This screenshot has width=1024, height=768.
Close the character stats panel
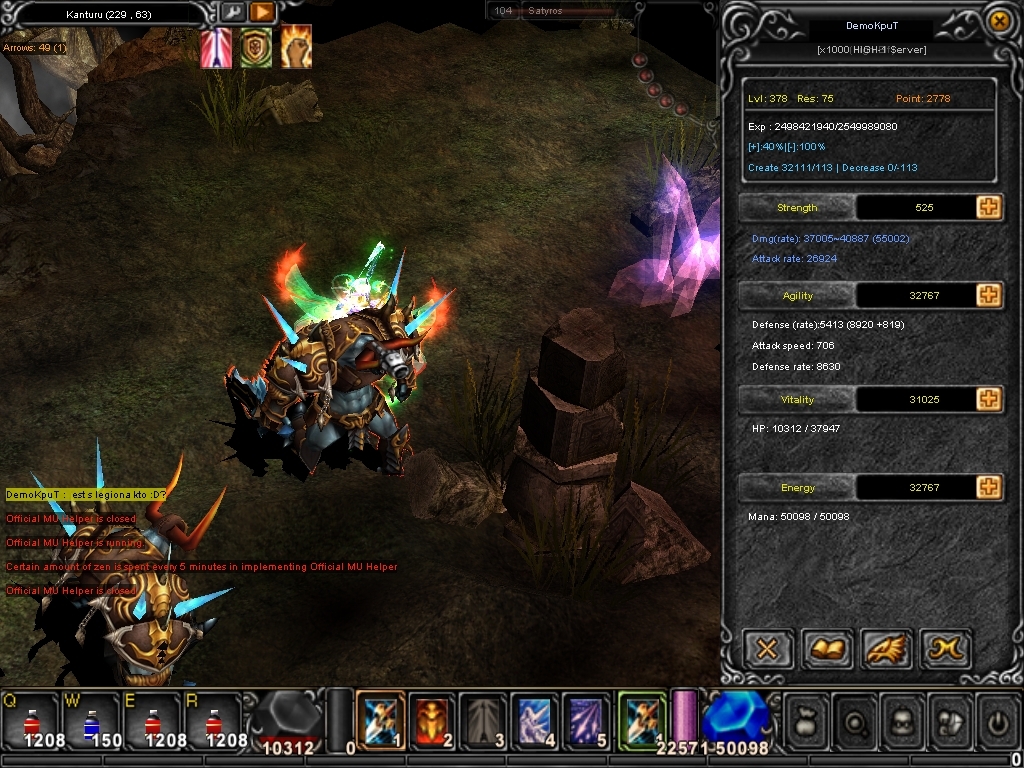tap(997, 21)
